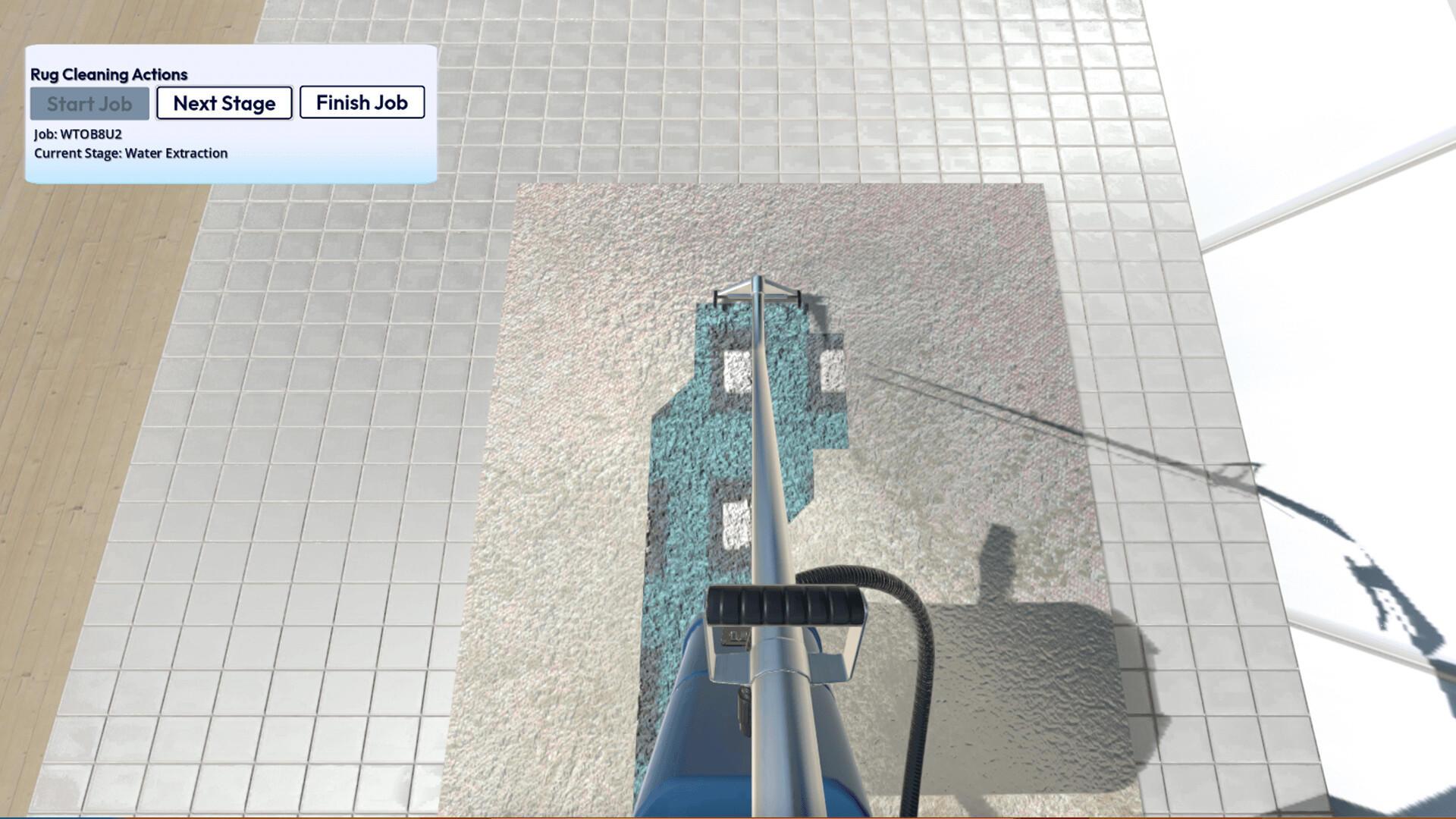This screenshot has width=1456, height=819.
Task: Click the Finish Job button
Action: tap(362, 102)
